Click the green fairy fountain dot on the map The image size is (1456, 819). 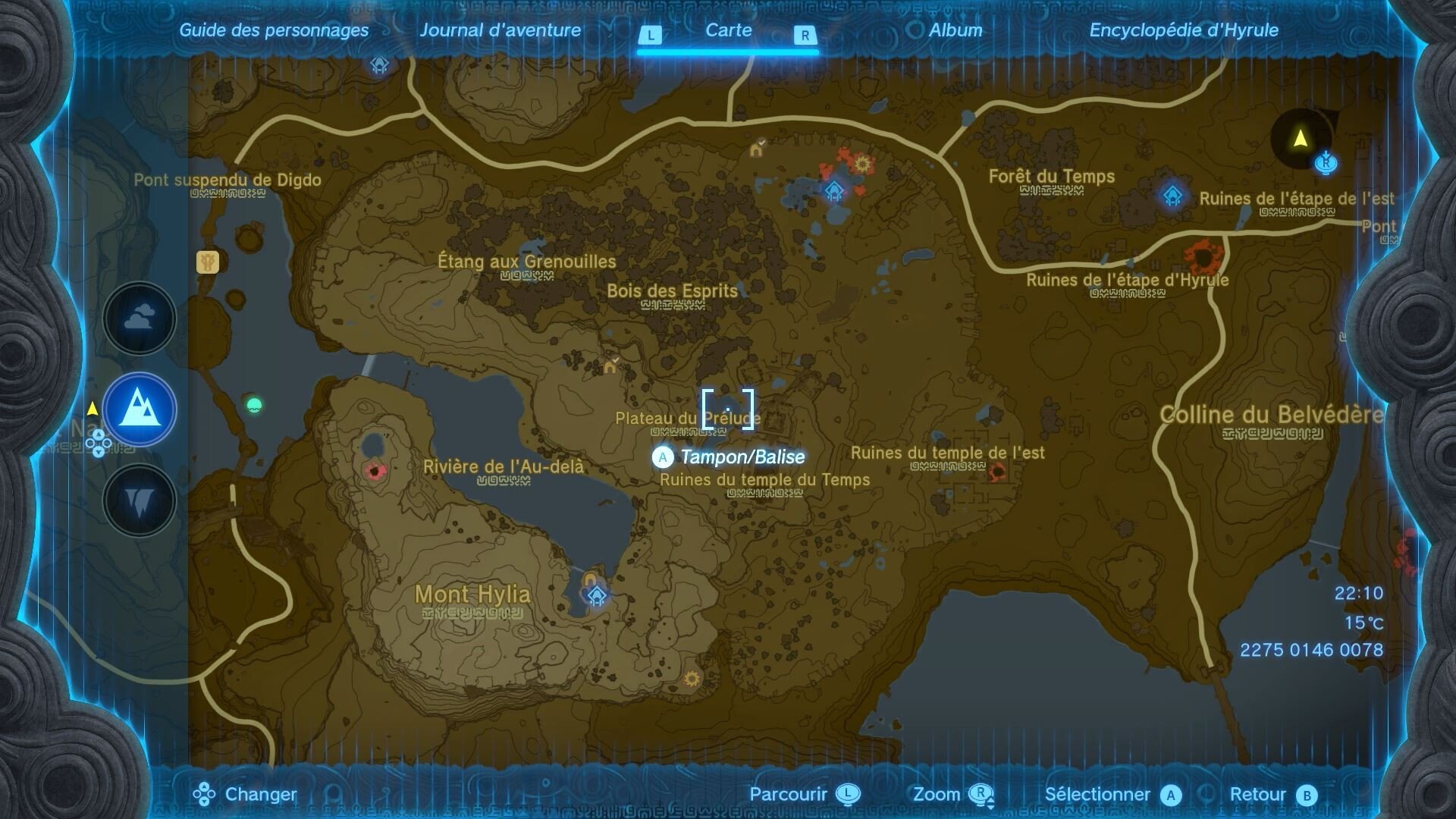tap(253, 406)
